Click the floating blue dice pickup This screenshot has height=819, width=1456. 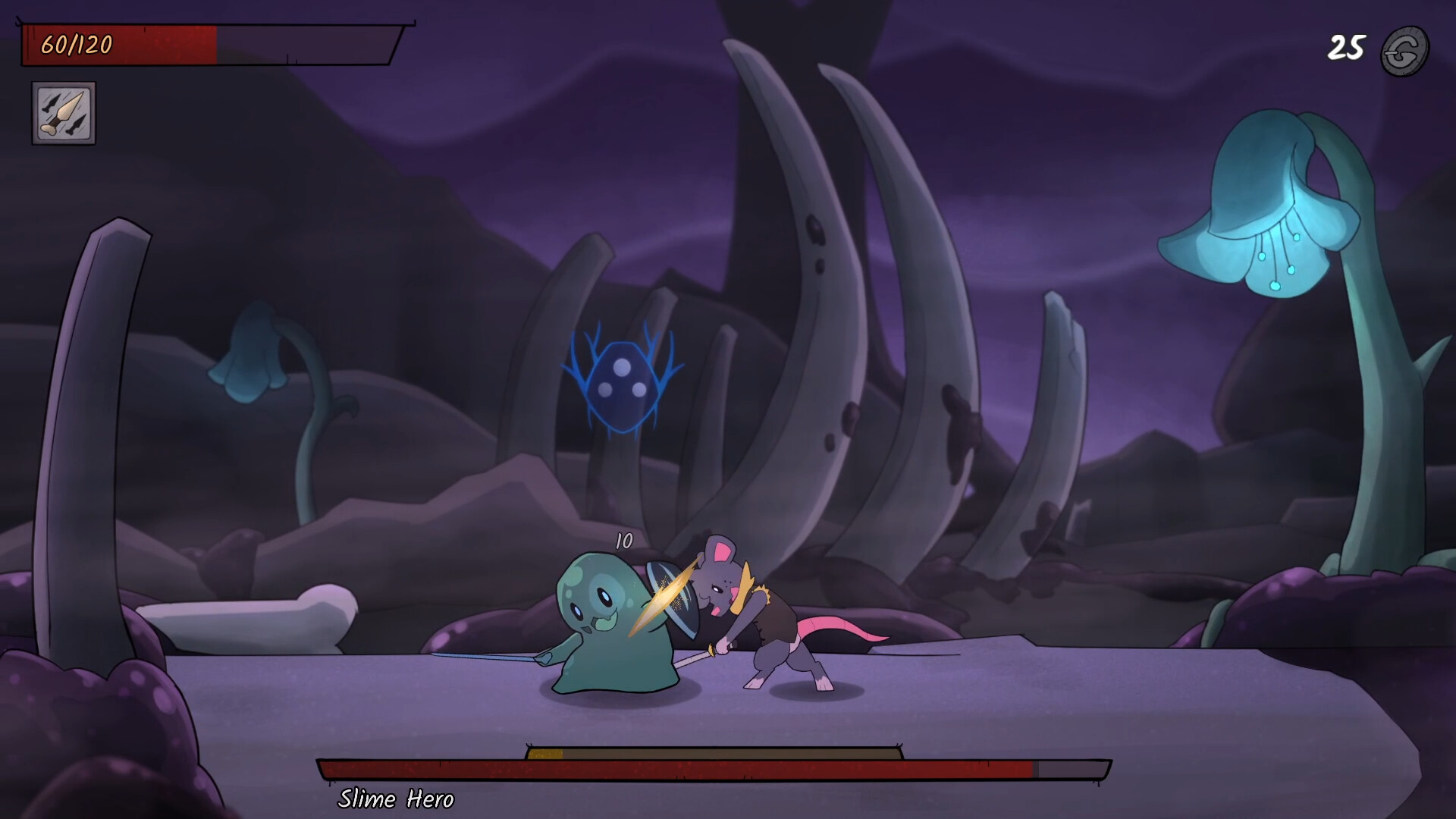620,383
